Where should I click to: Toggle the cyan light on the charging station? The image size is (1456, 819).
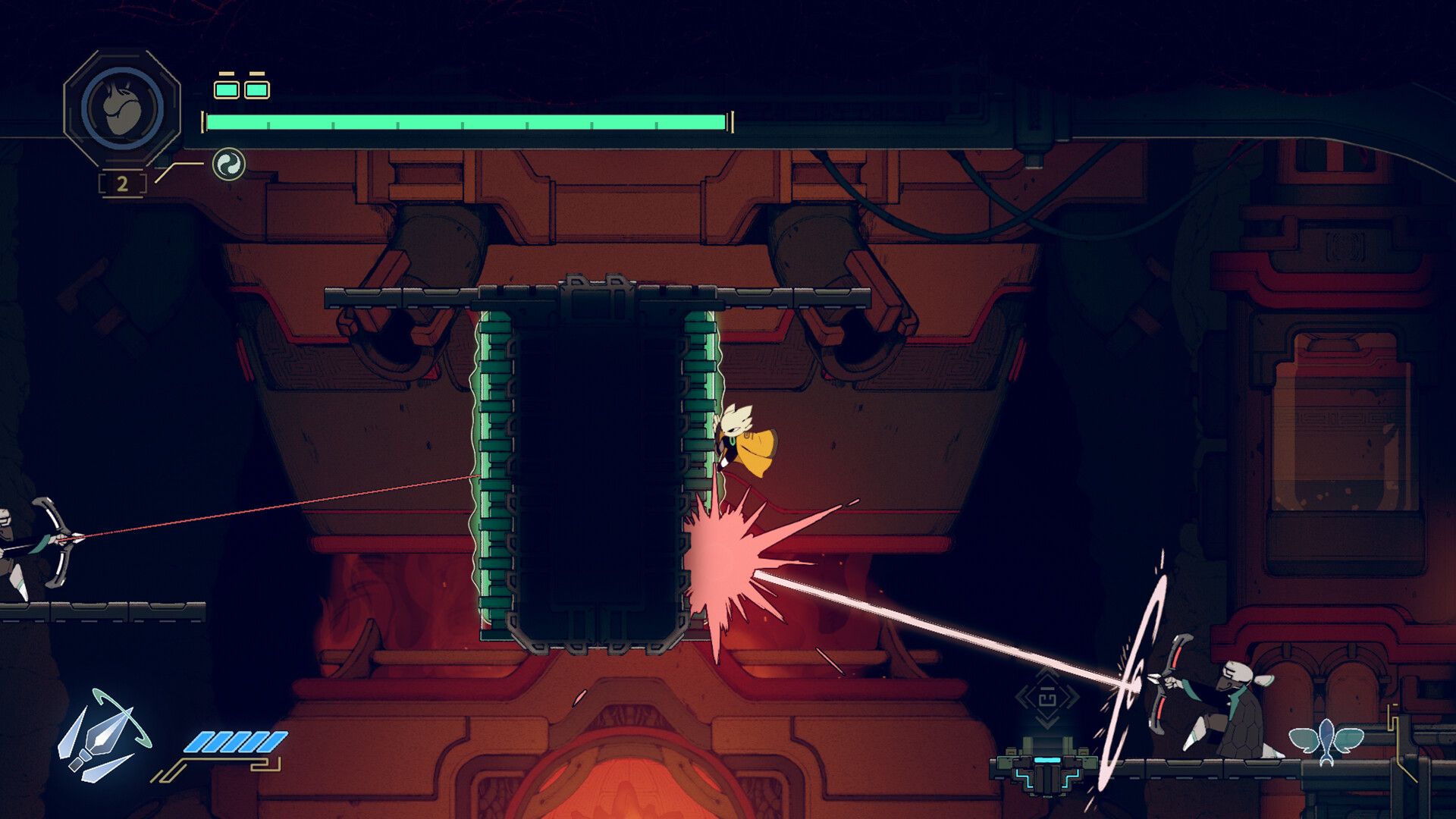pos(1048,761)
